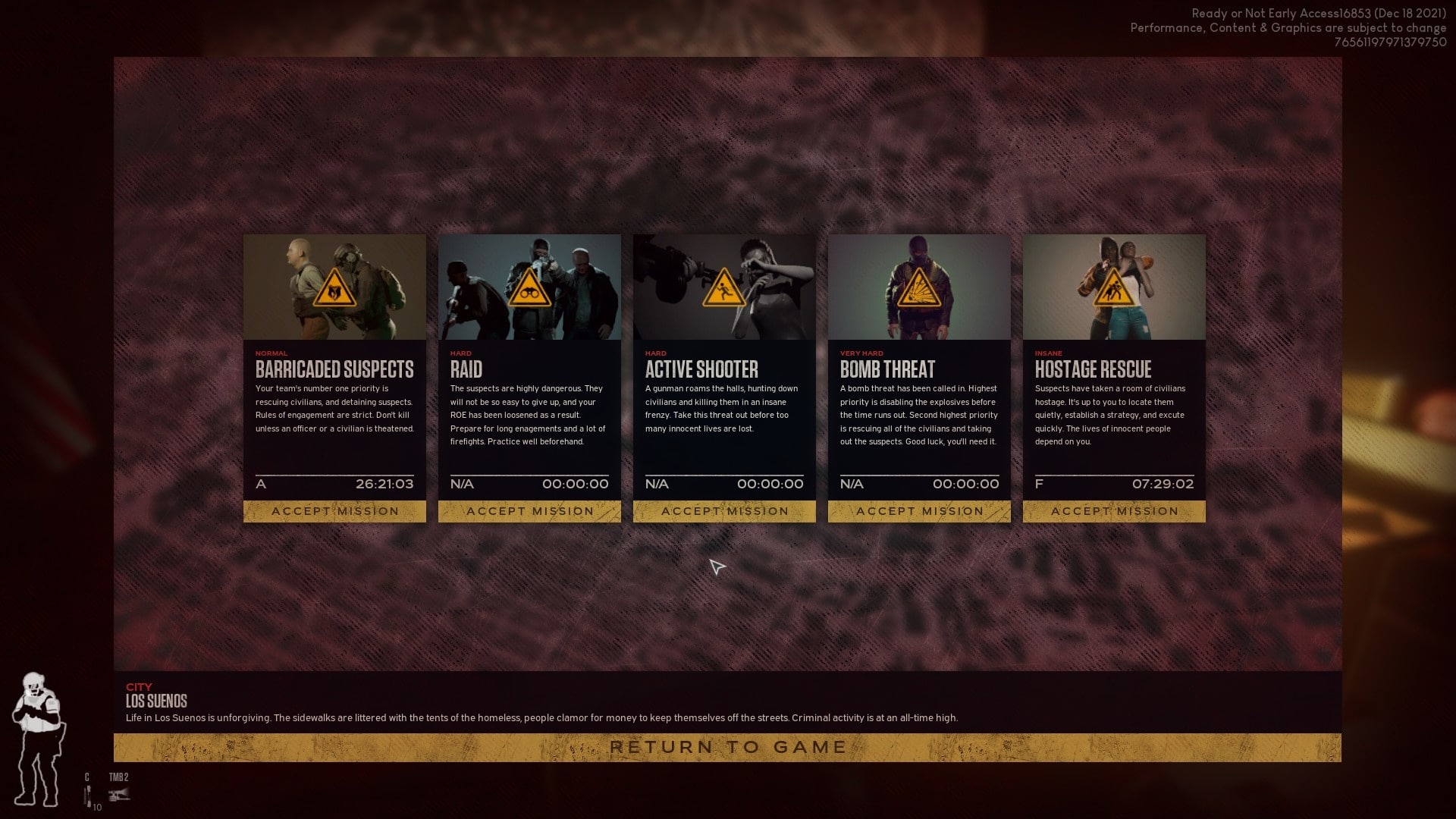Choose the Hostage Rescue card artwork
The width and height of the screenshot is (1456, 819).
point(1114,287)
